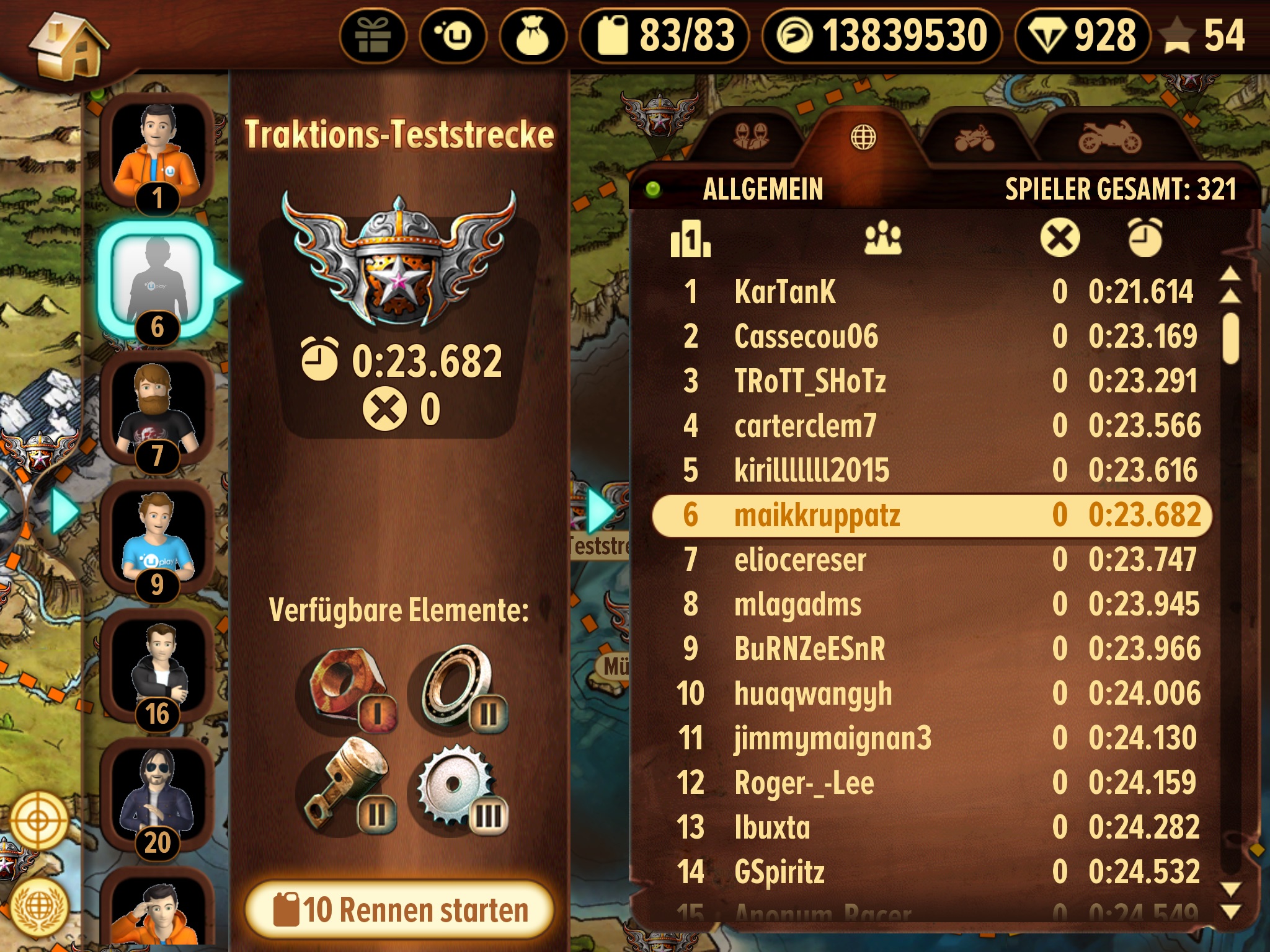Pick sunglasses opponent avatar ranked 20

(158, 796)
